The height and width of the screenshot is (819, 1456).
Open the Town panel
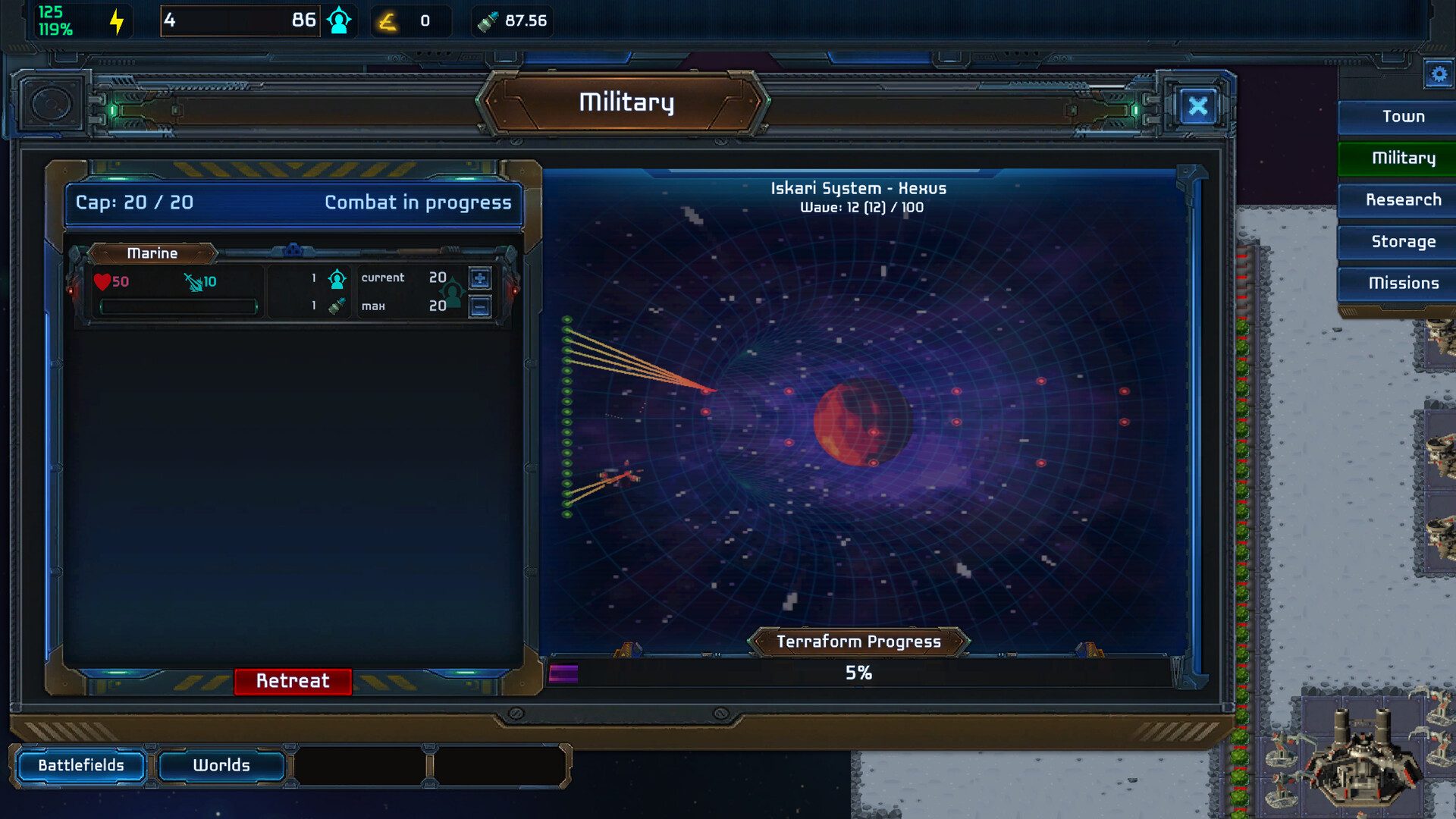1404,116
